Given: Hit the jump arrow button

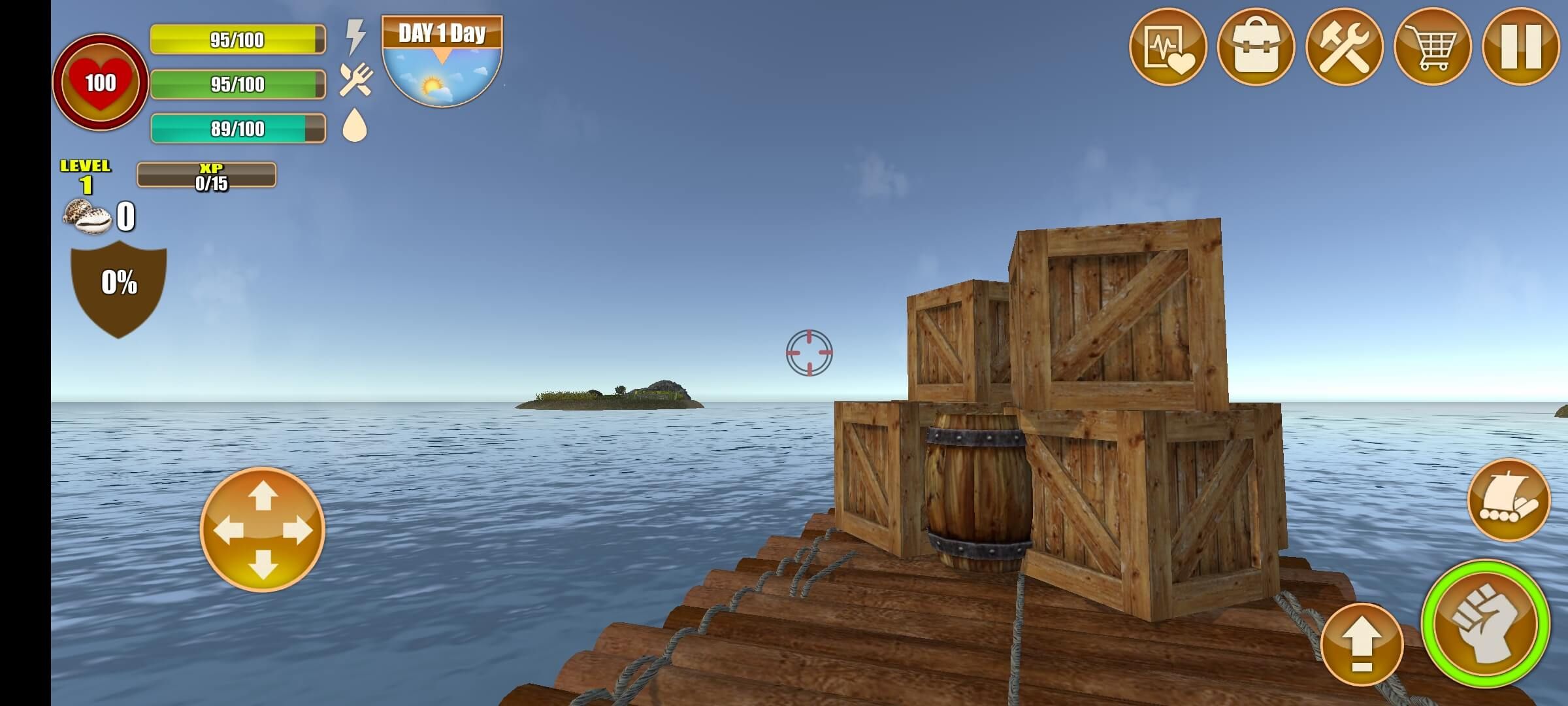Looking at the screenshot, I should pyautogui.click(x=1362, y=644).
